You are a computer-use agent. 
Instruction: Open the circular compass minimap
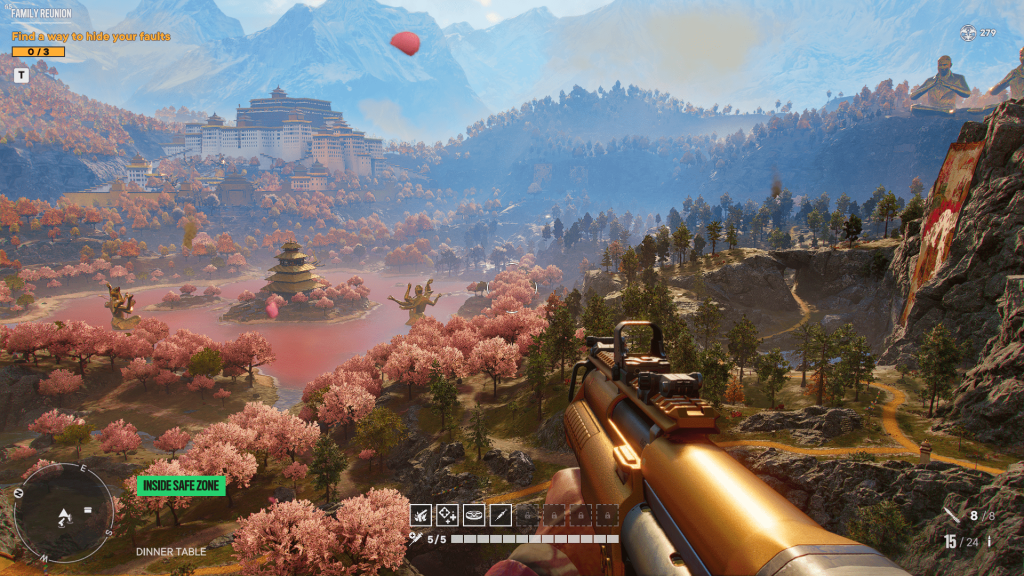click(x=63, y=512)
